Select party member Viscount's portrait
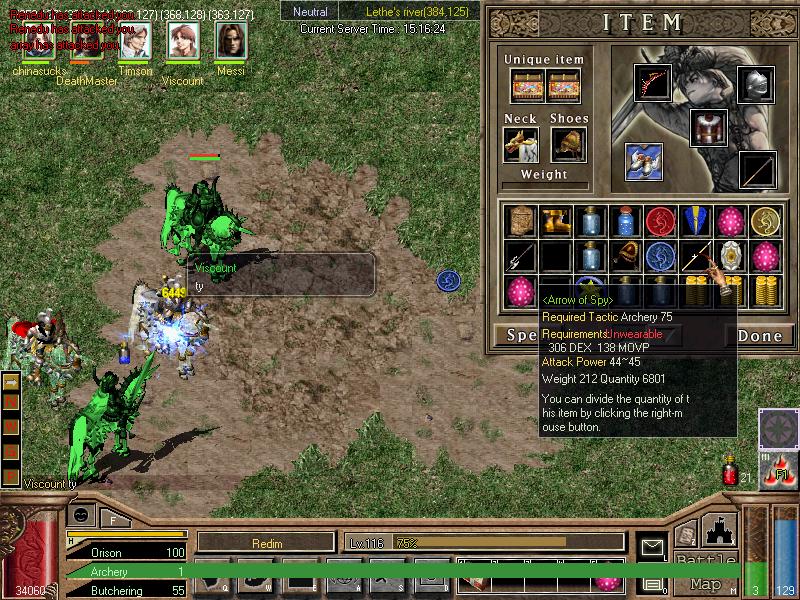 183,42
